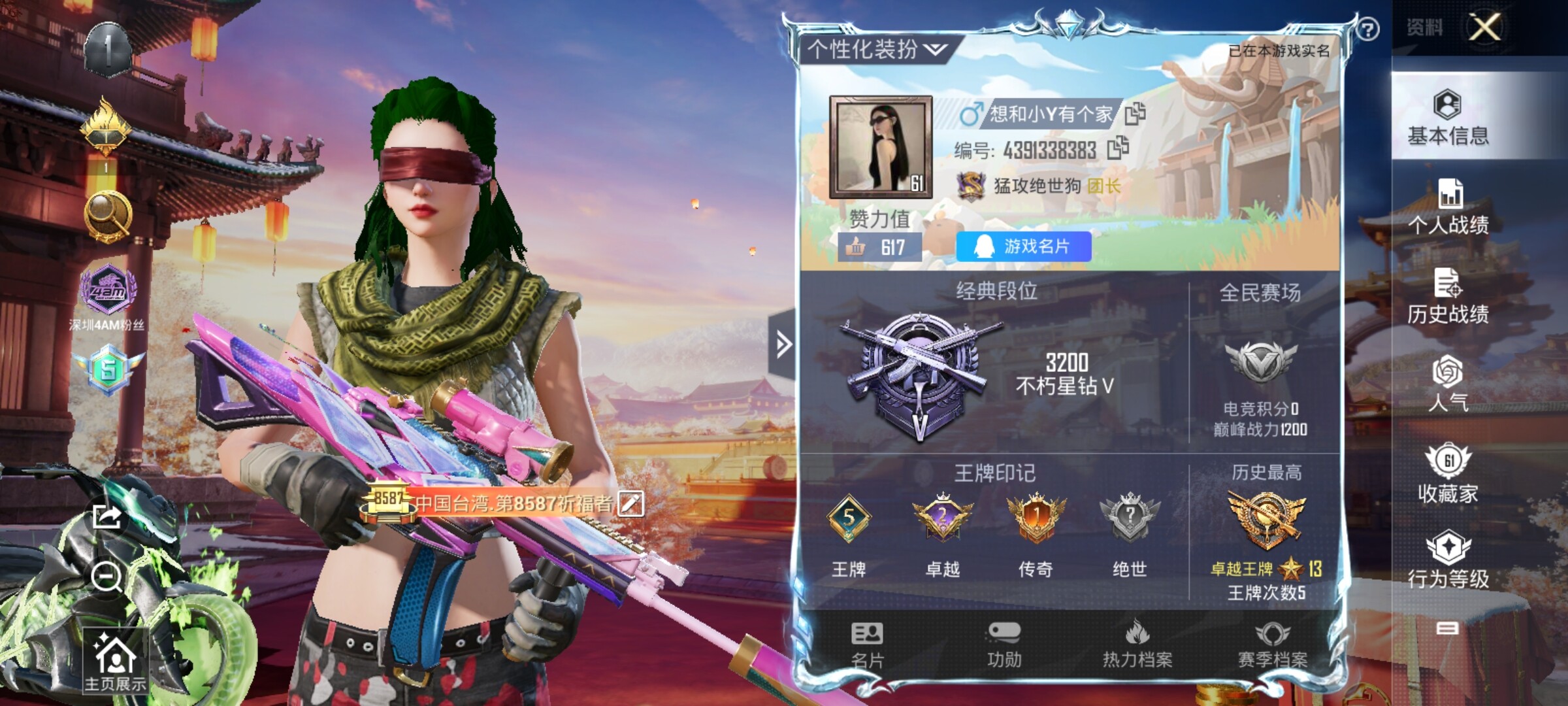Copy the player ID number

1118,148
